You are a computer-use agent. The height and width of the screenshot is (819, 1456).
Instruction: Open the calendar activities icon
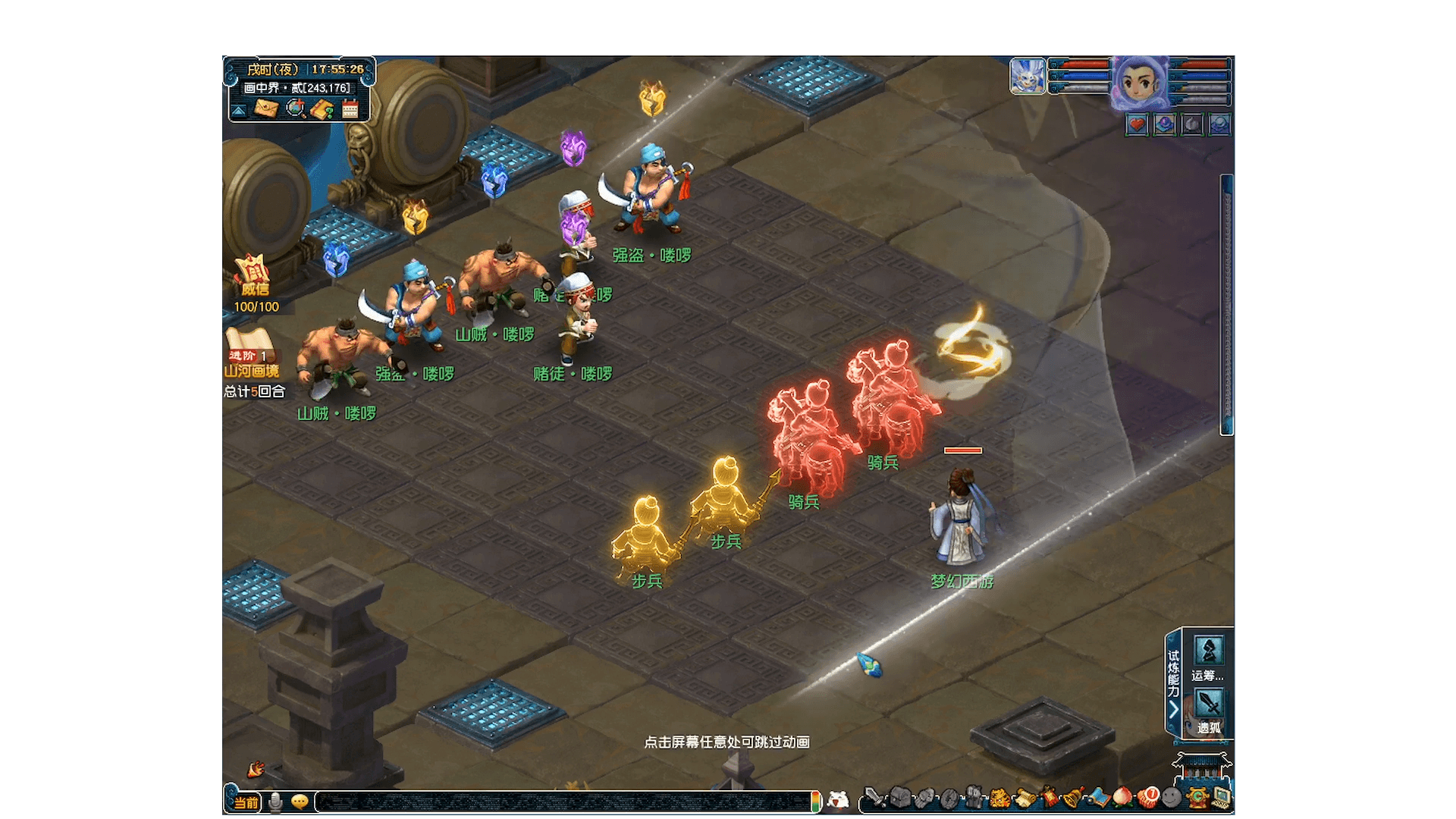350,110
